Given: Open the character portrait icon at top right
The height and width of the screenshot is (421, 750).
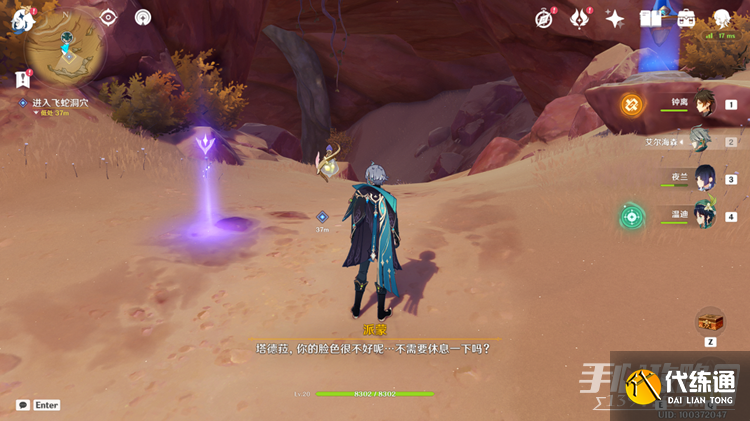Looking at the screenshot, I should [722, 18].
